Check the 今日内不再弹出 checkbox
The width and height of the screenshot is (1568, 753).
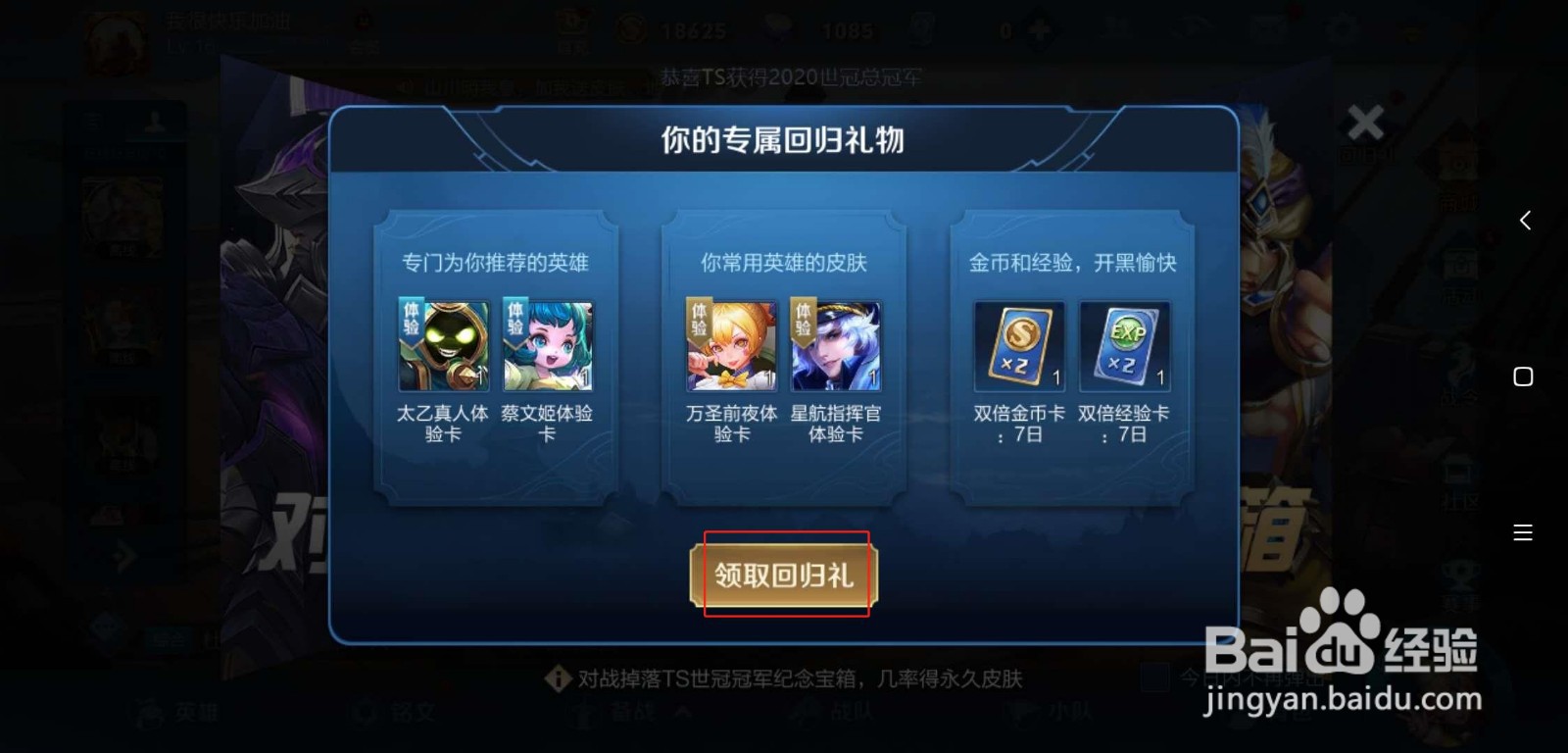coord(1156,677)
